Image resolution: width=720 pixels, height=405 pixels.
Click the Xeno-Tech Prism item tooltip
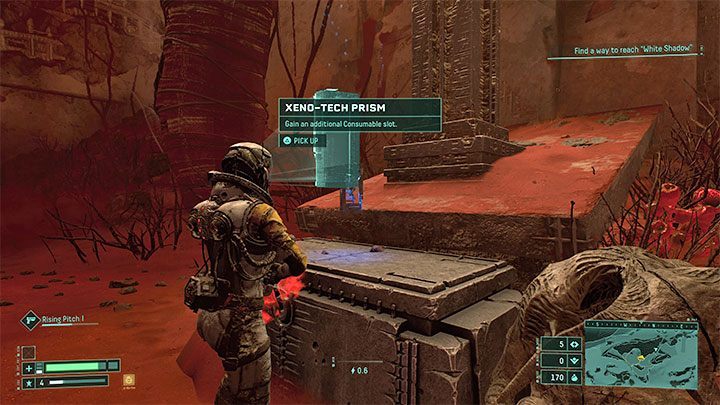[x=359, y=115]
